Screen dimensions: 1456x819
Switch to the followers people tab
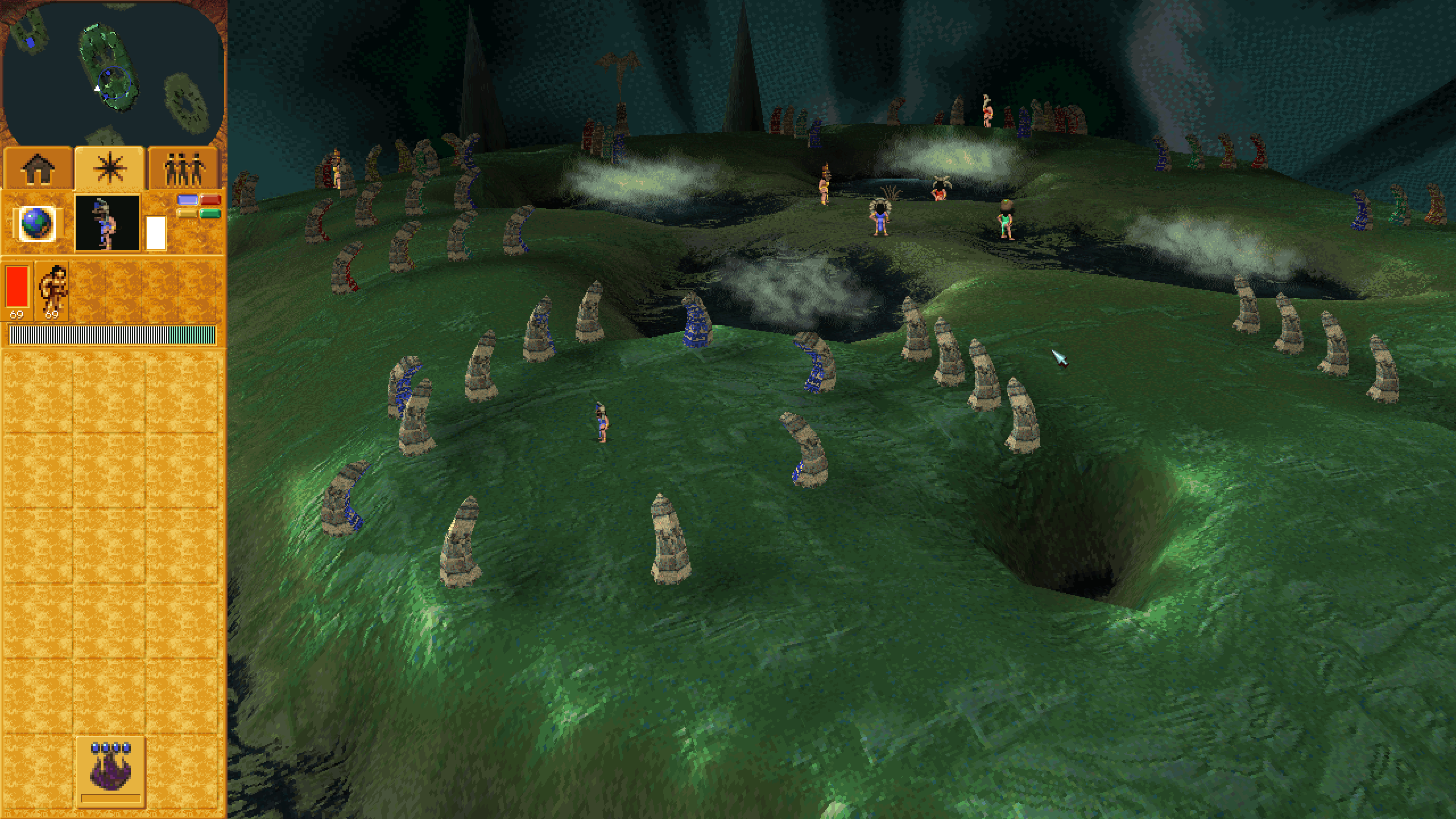[183, 168]
